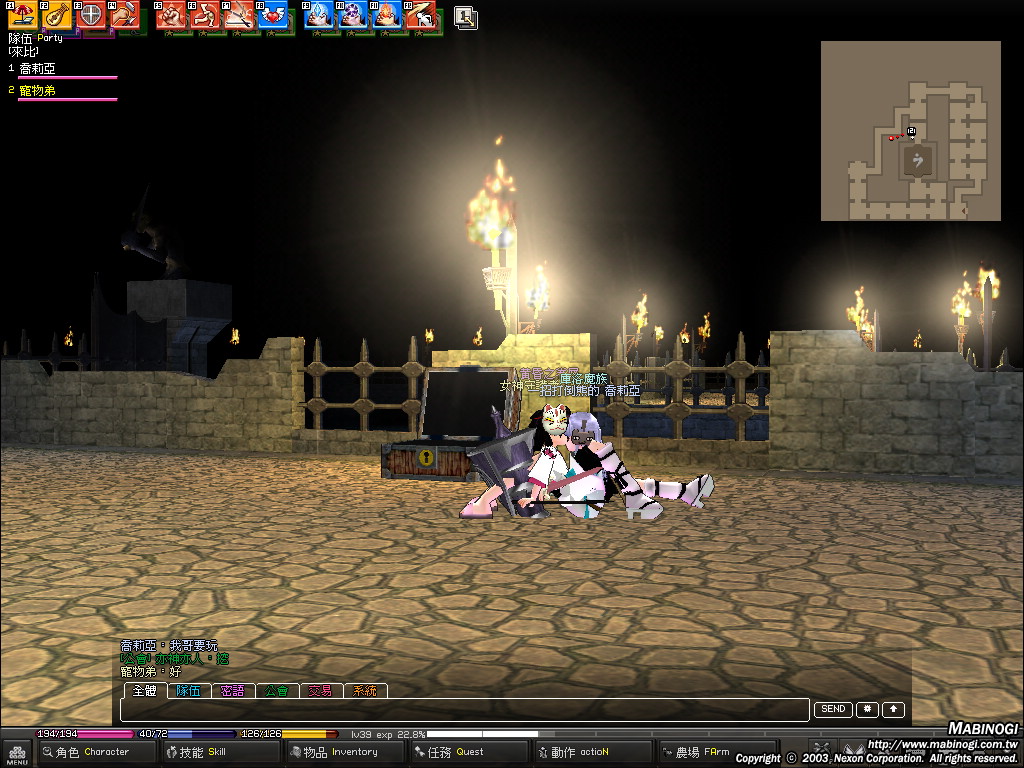The height and width of the screenshot is (768, 1024).
Task: Switch to the Whisper (密語) chat tab
Action: (232, 690)
